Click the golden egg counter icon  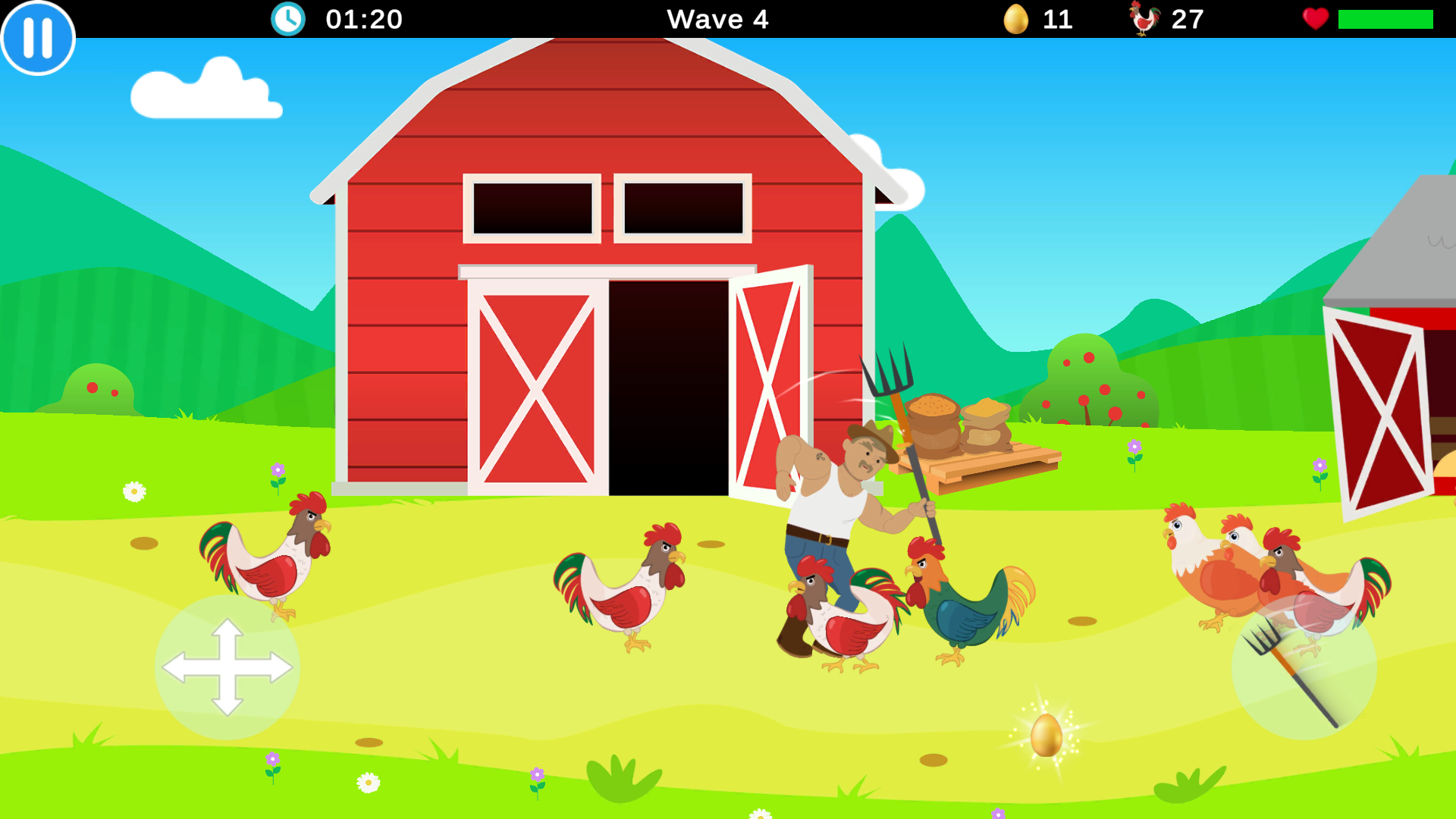(1016, 19)
